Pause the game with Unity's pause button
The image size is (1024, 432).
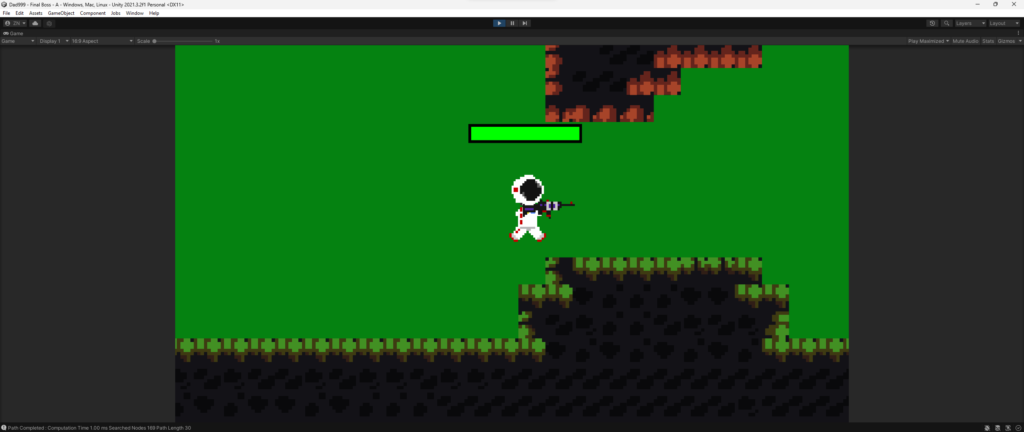point(512,23)
